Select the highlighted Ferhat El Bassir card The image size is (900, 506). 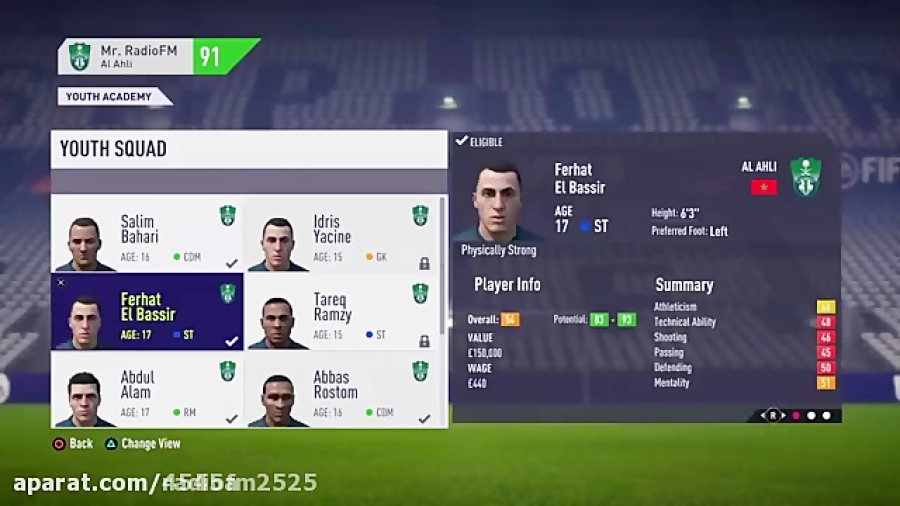[x=147, y=312]
